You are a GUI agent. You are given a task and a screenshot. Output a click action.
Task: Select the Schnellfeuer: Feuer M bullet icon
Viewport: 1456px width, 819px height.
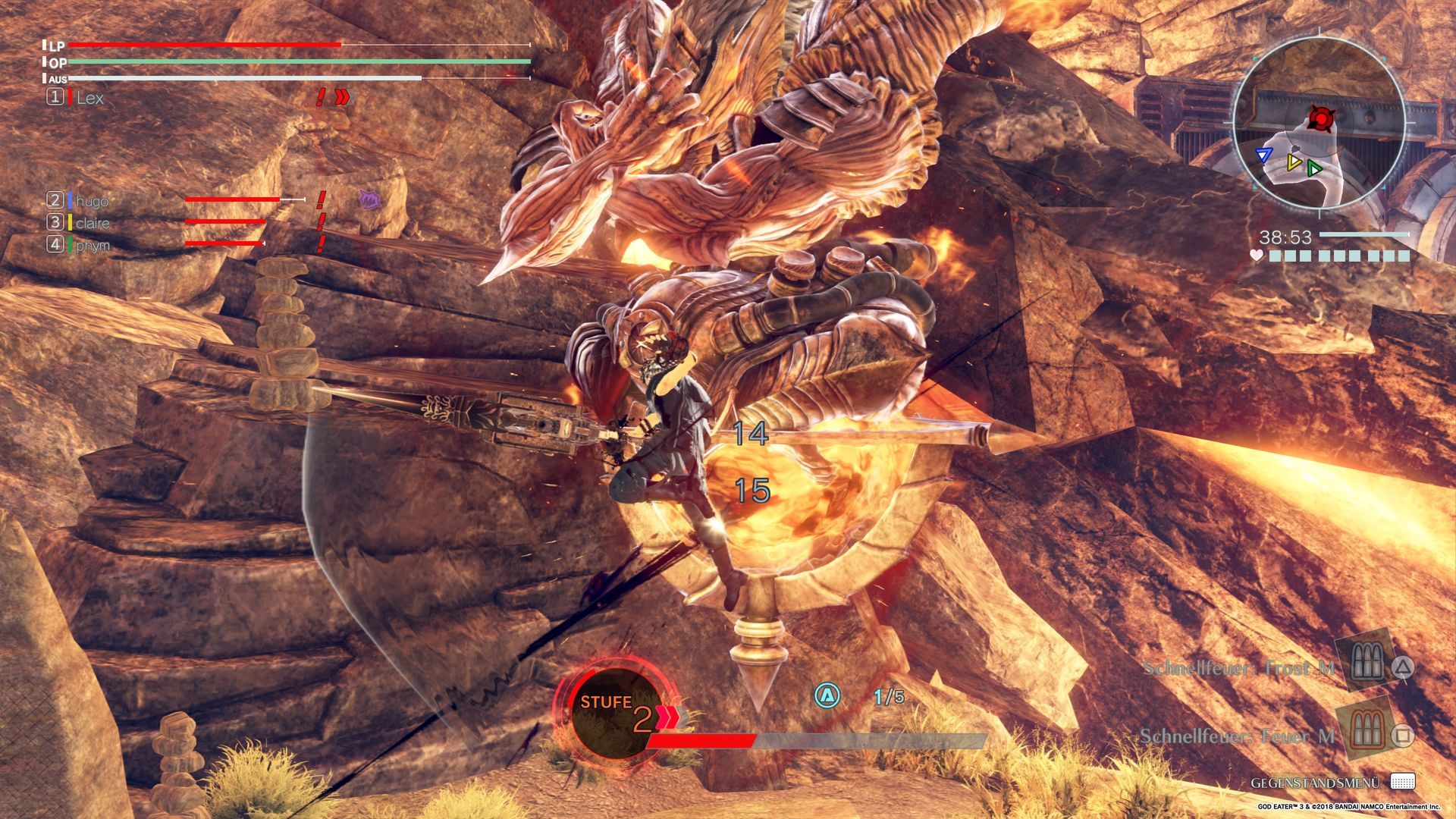pos(1362,733)
